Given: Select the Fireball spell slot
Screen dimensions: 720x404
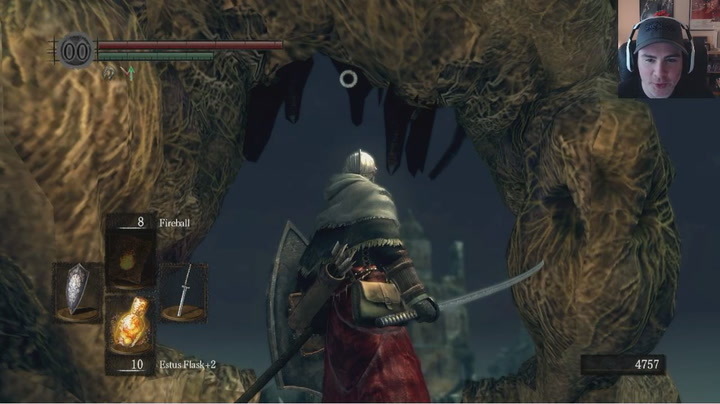Looking at the screenshot, I should (130, 258).
